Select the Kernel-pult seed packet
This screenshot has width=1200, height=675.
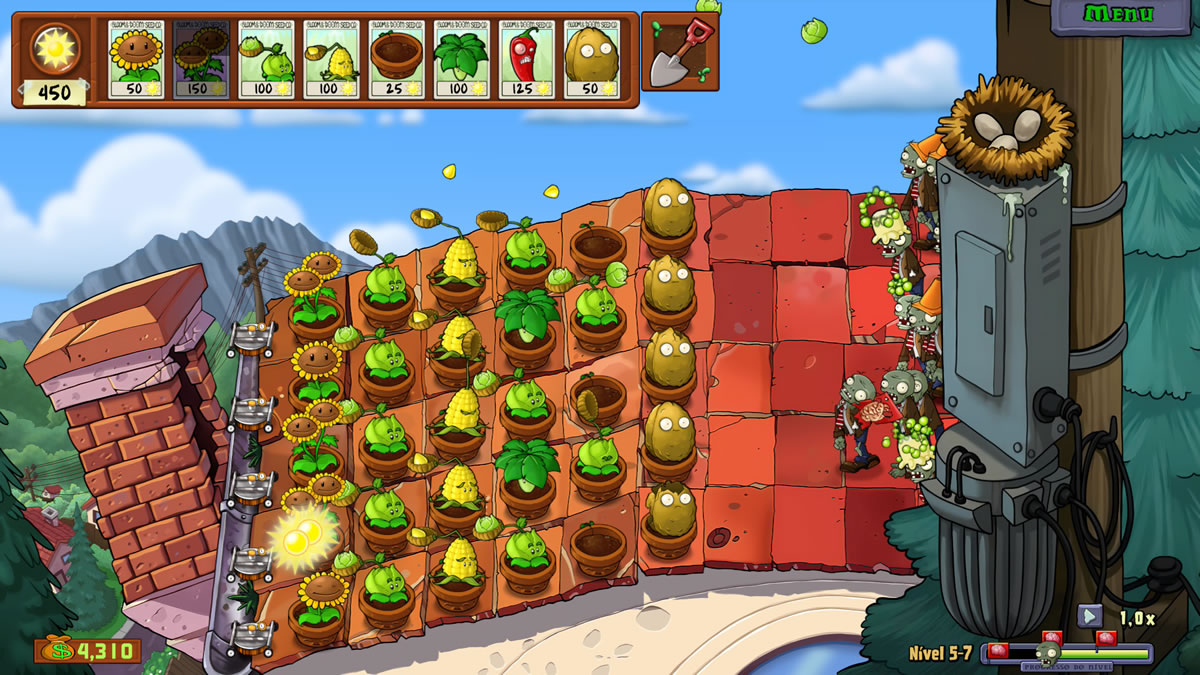331,59
